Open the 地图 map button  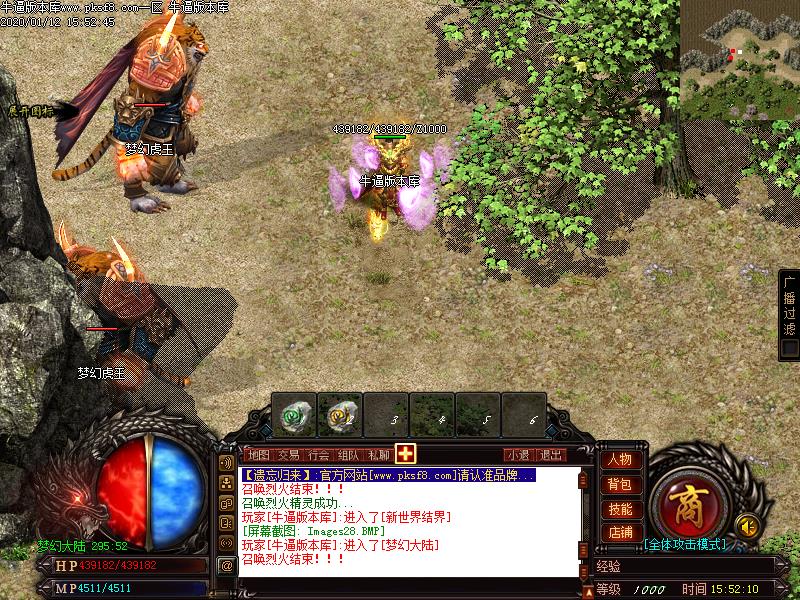(x=258, y=454)
